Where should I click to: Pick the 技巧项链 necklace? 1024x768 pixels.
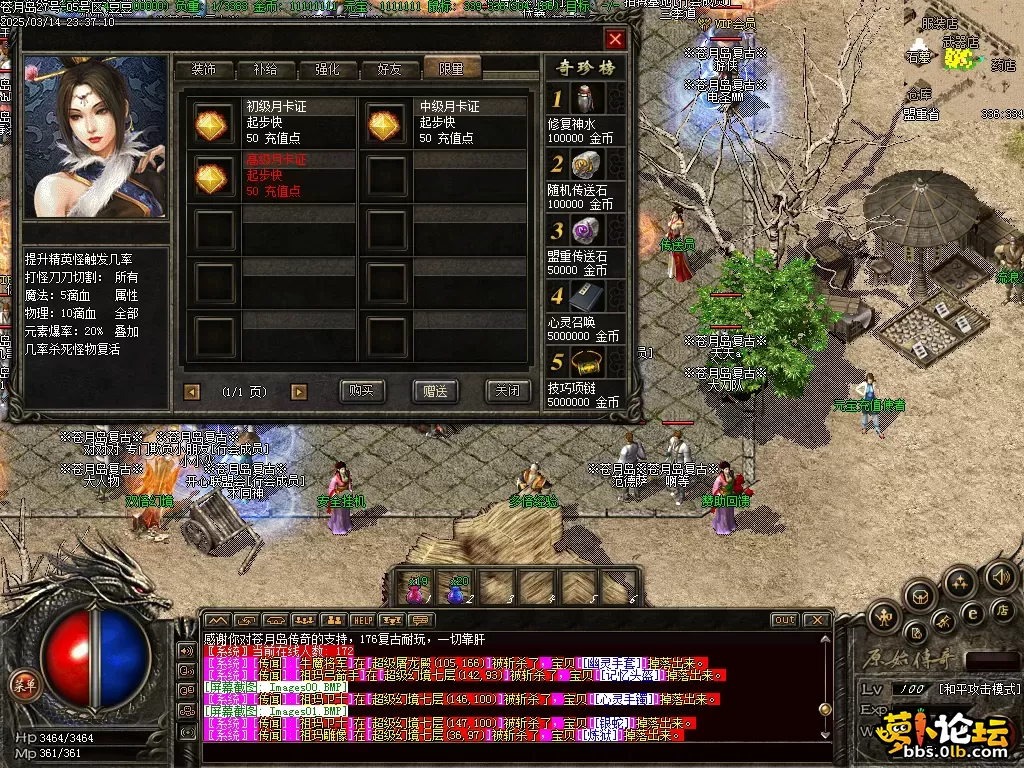587,363
